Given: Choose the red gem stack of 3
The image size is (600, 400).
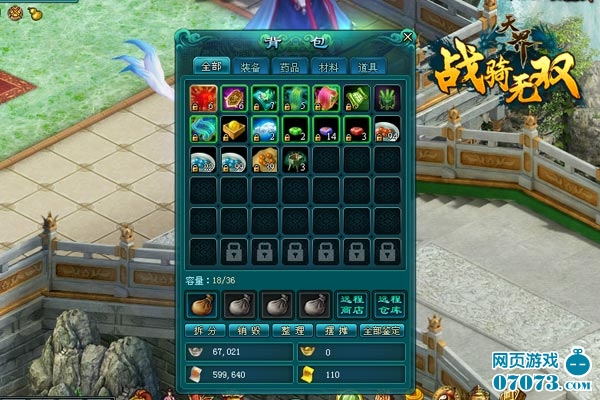Looking at the screenshot, I should tap(357, 129).
